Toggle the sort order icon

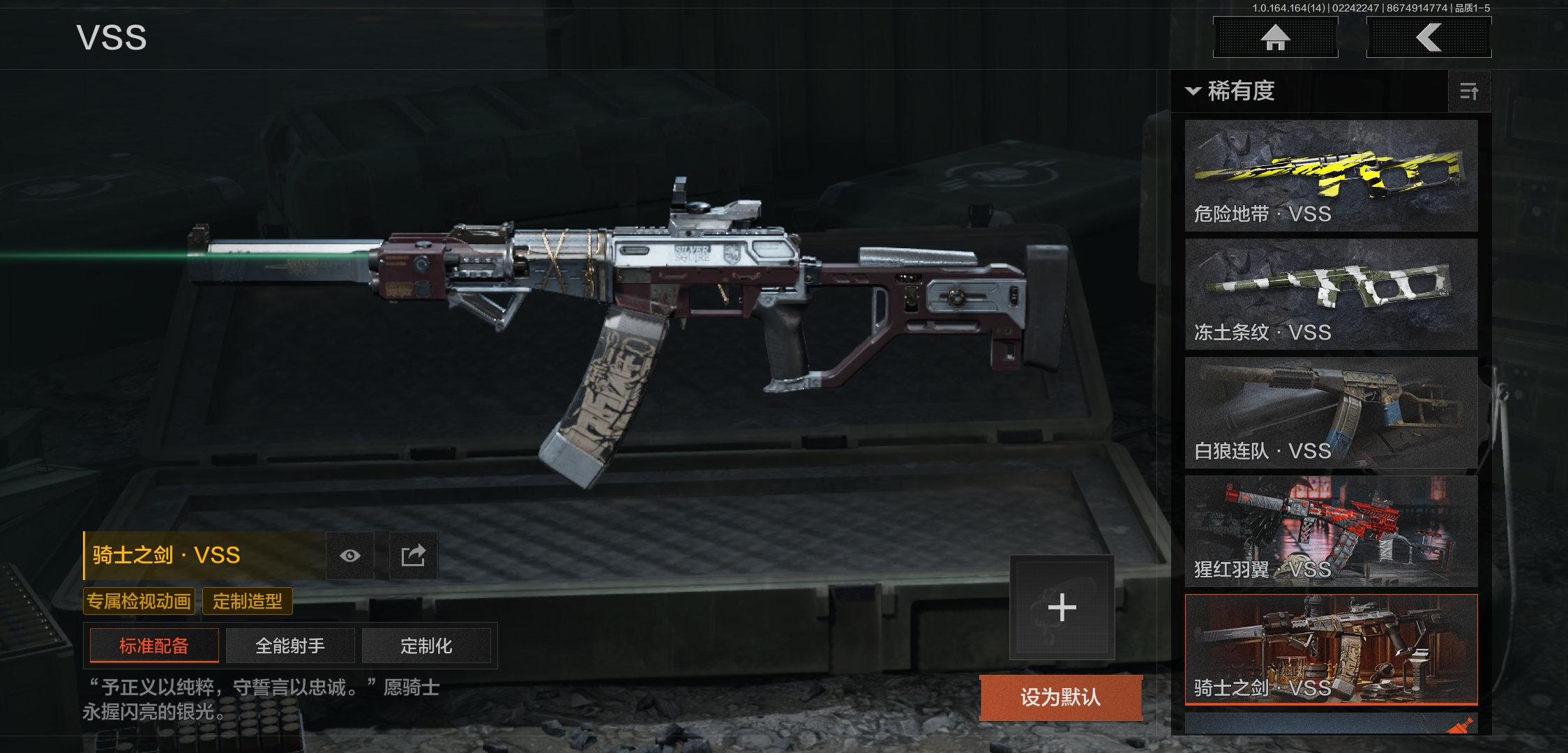(1469, 91)
